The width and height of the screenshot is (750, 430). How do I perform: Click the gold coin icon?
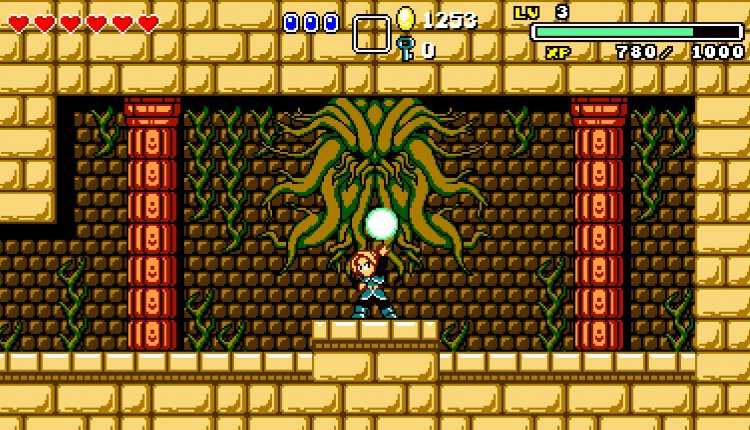(x=405, y=18)
